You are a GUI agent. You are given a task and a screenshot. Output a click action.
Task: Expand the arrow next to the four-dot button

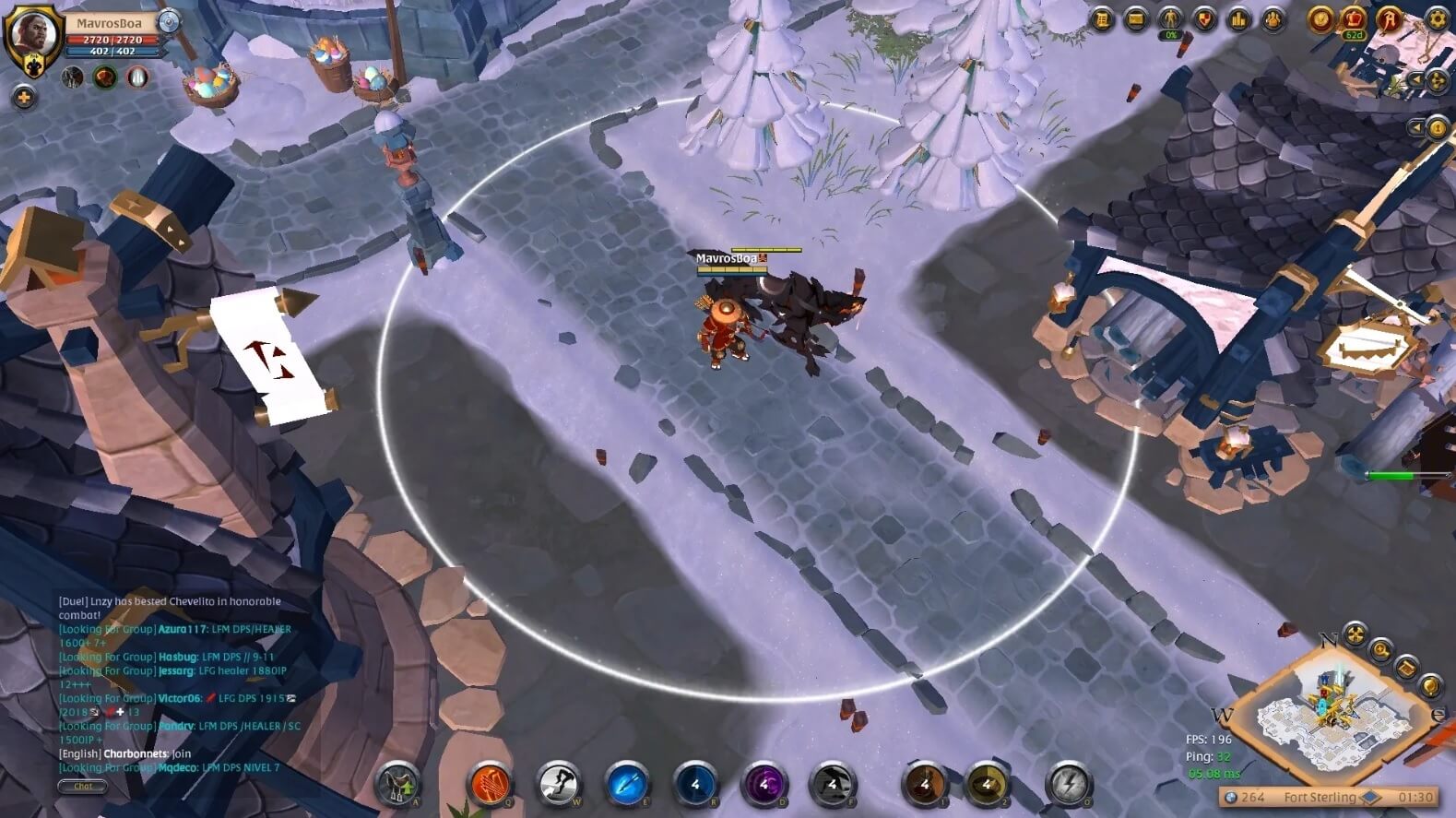(x=1415, y=79)
